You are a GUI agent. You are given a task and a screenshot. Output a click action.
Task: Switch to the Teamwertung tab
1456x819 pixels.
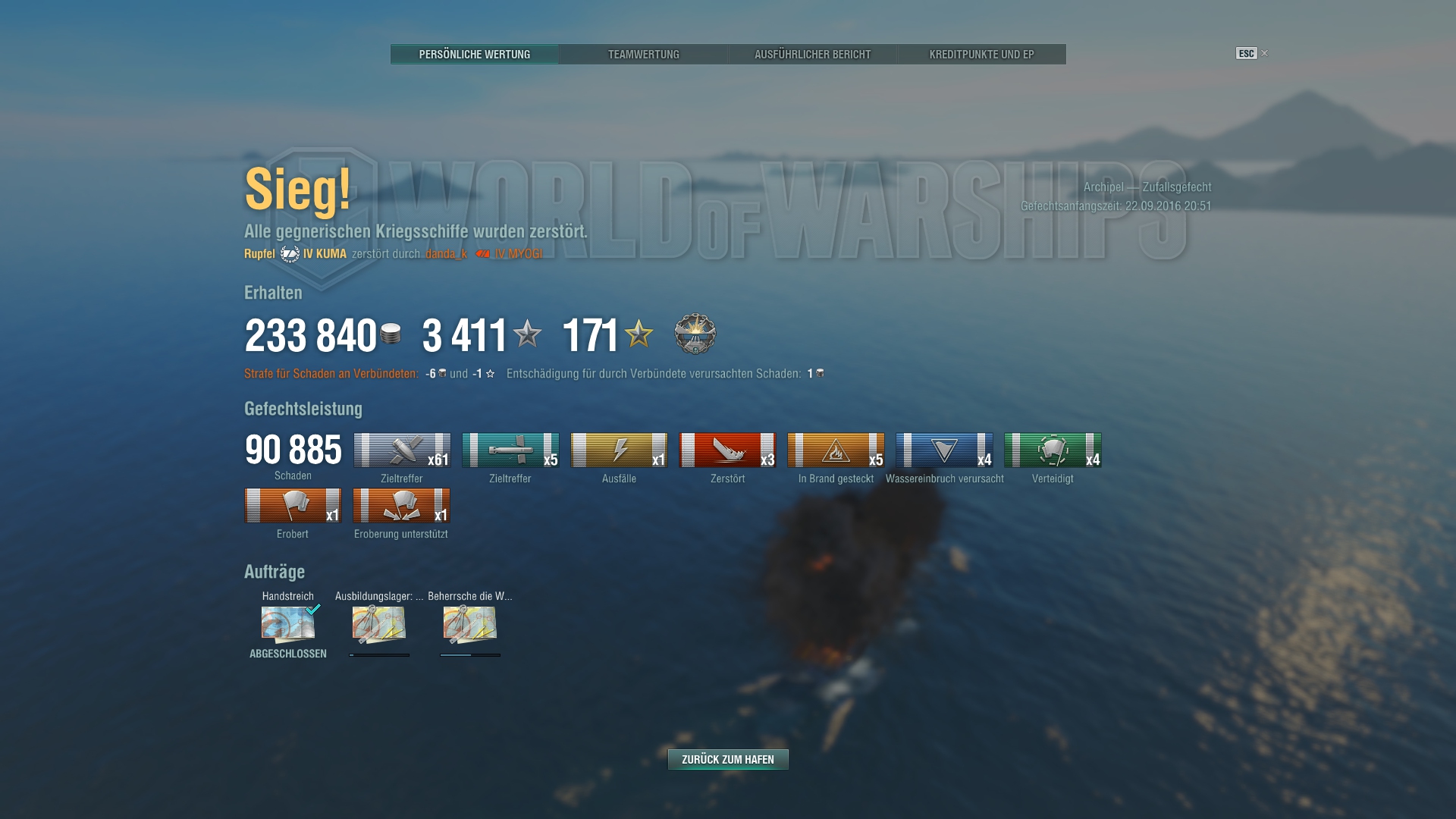click(644, 54)
